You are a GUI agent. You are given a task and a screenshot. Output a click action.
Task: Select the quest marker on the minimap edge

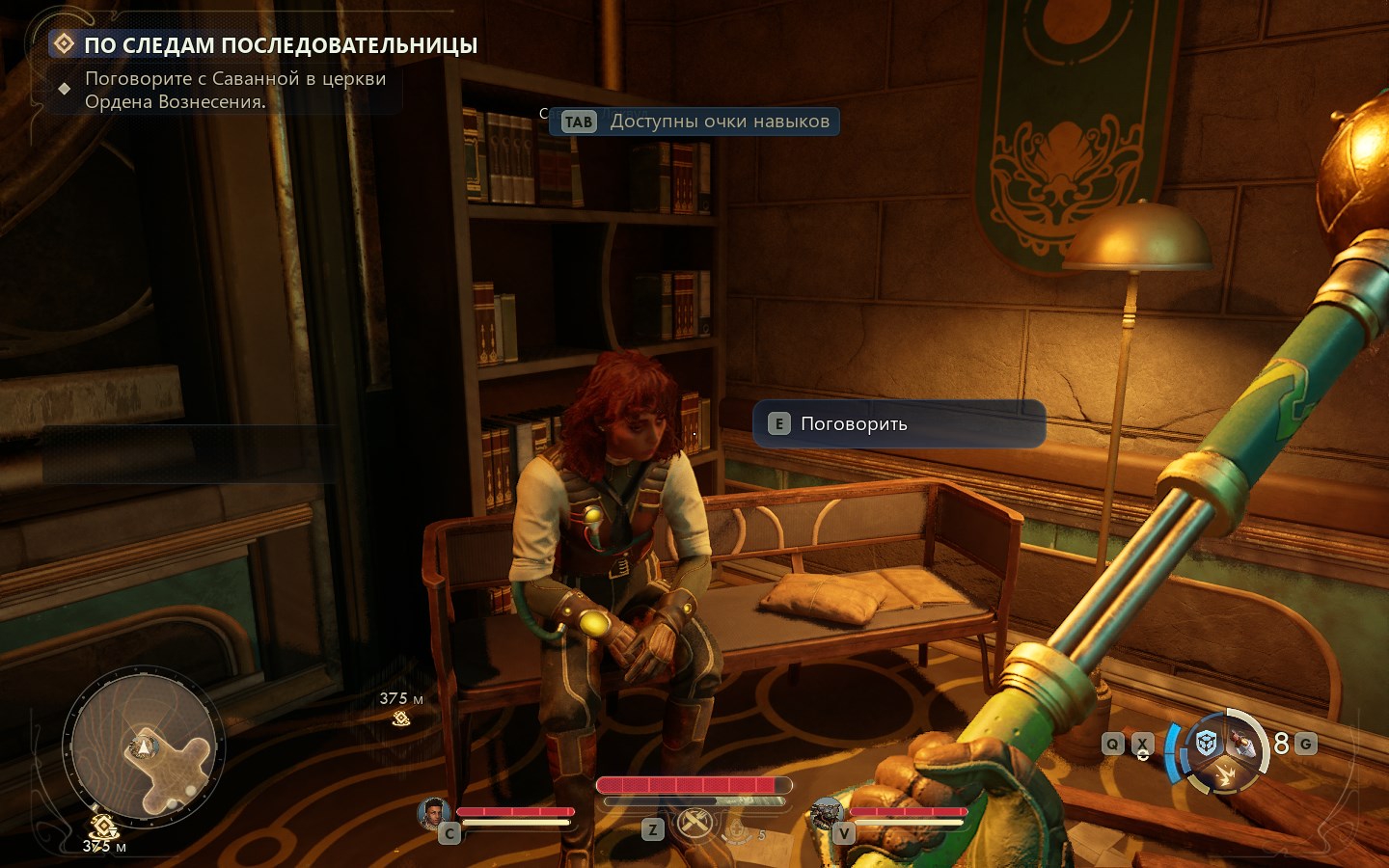[103, 827]
